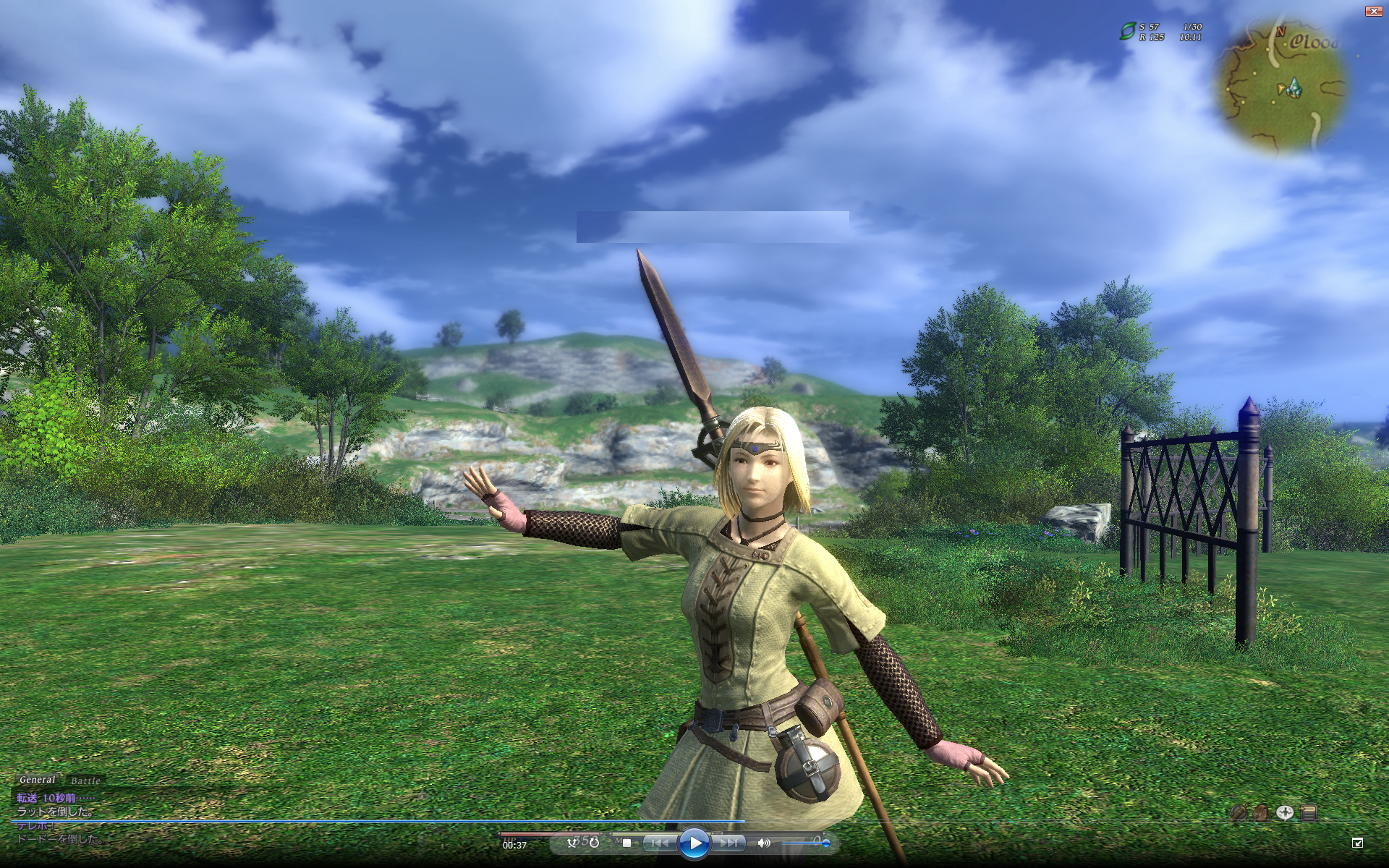The height and width of the screenshot is (868, 1389).
Task: Mute the player volume
Action: [763, 843]
